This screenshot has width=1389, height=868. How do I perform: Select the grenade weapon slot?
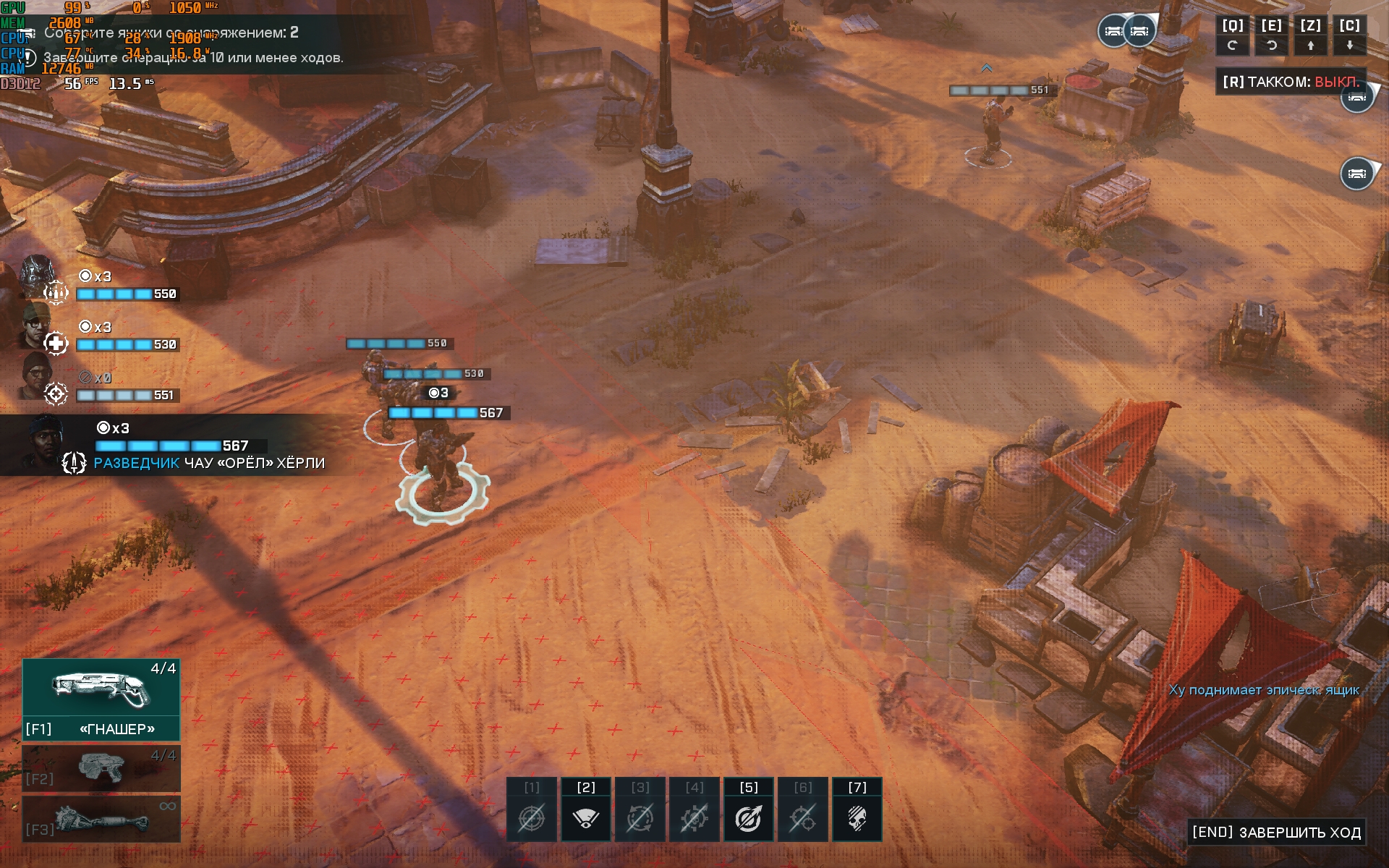pyautogui.click(x=101, y=820)
